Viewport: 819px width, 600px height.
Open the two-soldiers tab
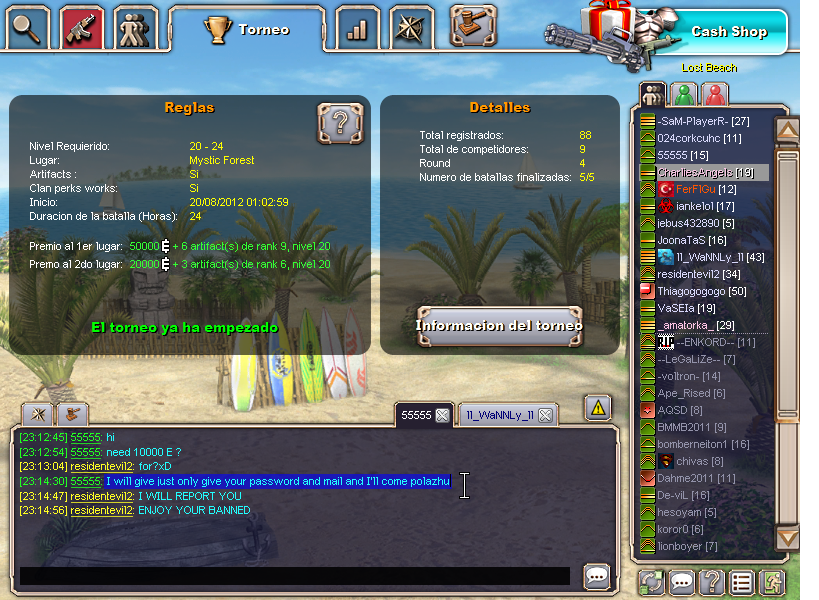tap(136, 29)
